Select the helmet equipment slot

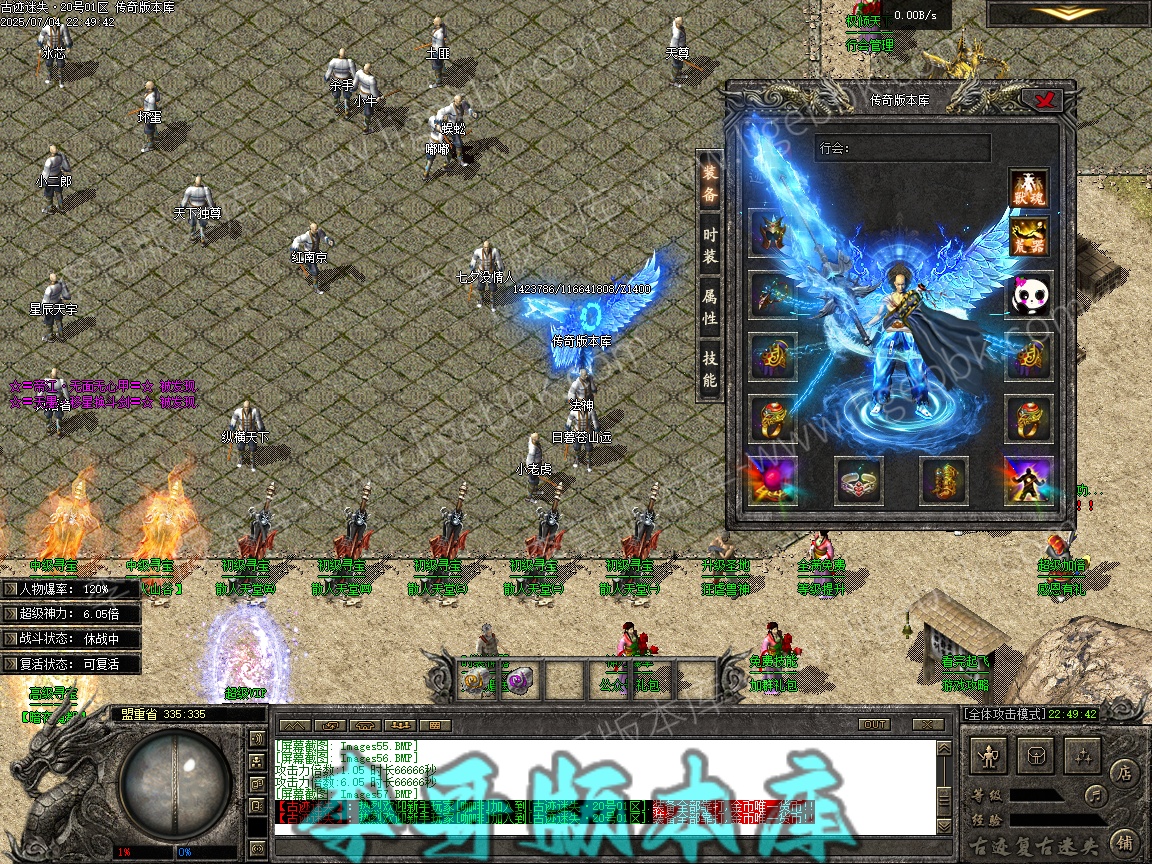pos(773,233)
